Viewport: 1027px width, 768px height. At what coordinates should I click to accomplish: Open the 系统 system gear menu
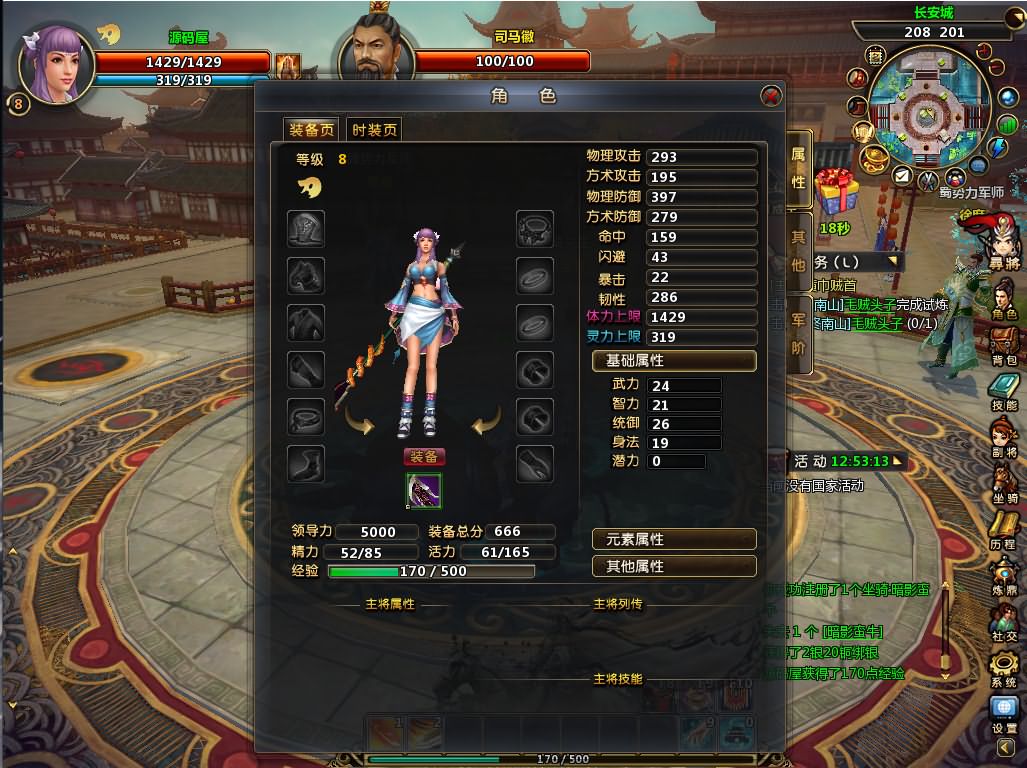[1004, 668]
